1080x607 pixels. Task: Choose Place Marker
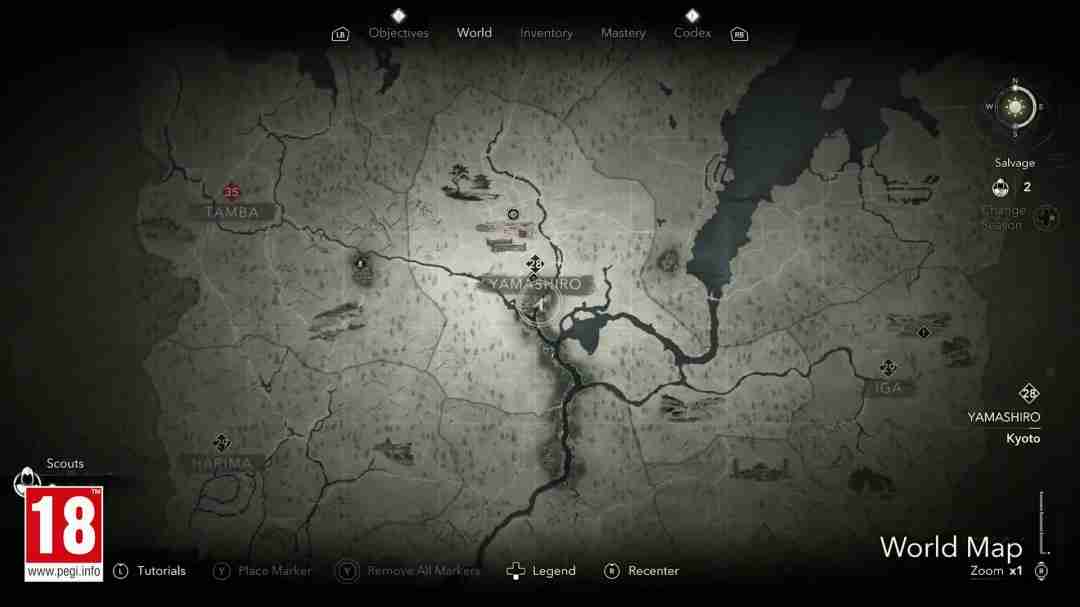point(274,571)
